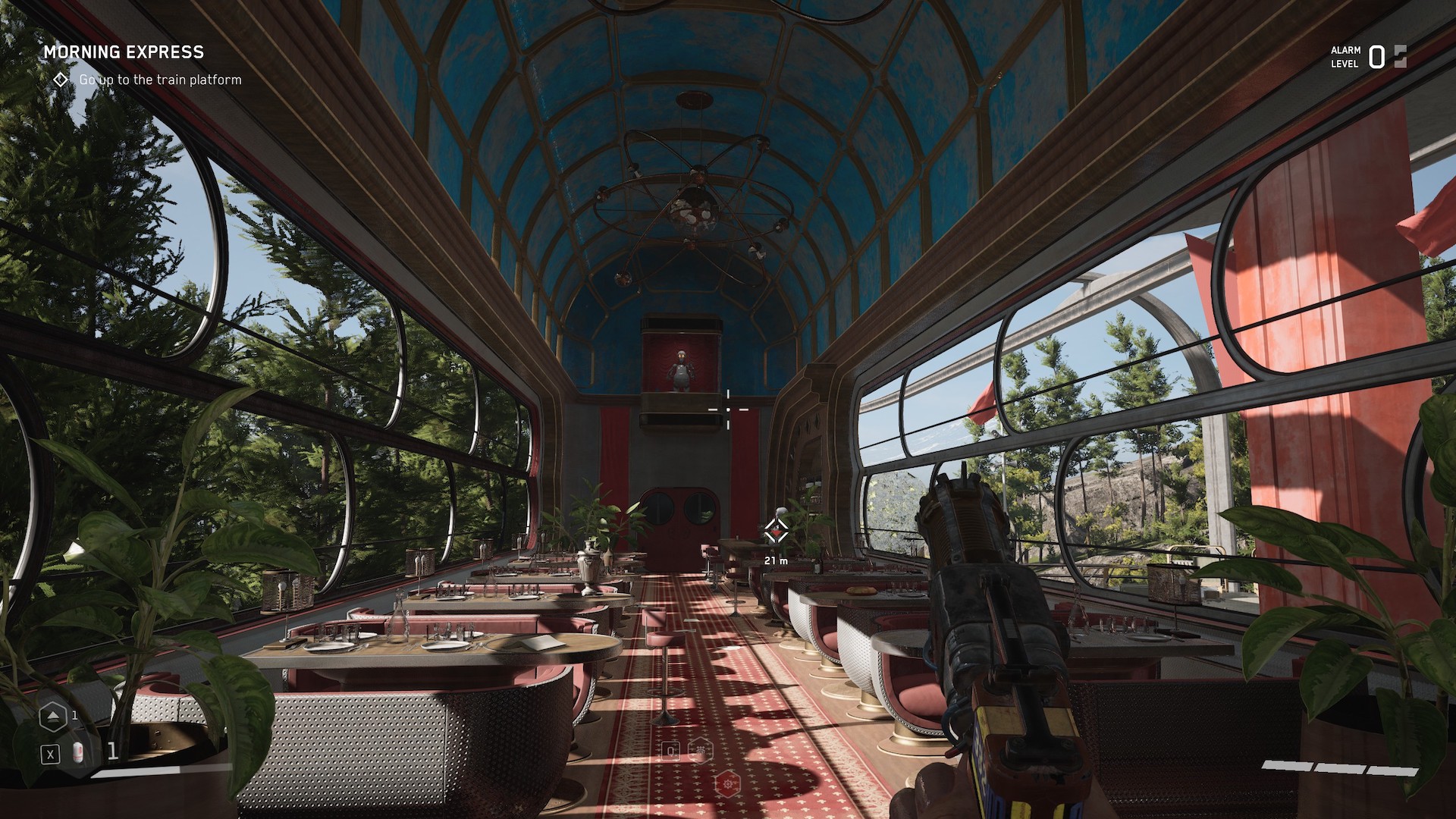Screen dimensions: 1456x819
Task: Select the Morning Express objective tracker
Action: (124, 52)
